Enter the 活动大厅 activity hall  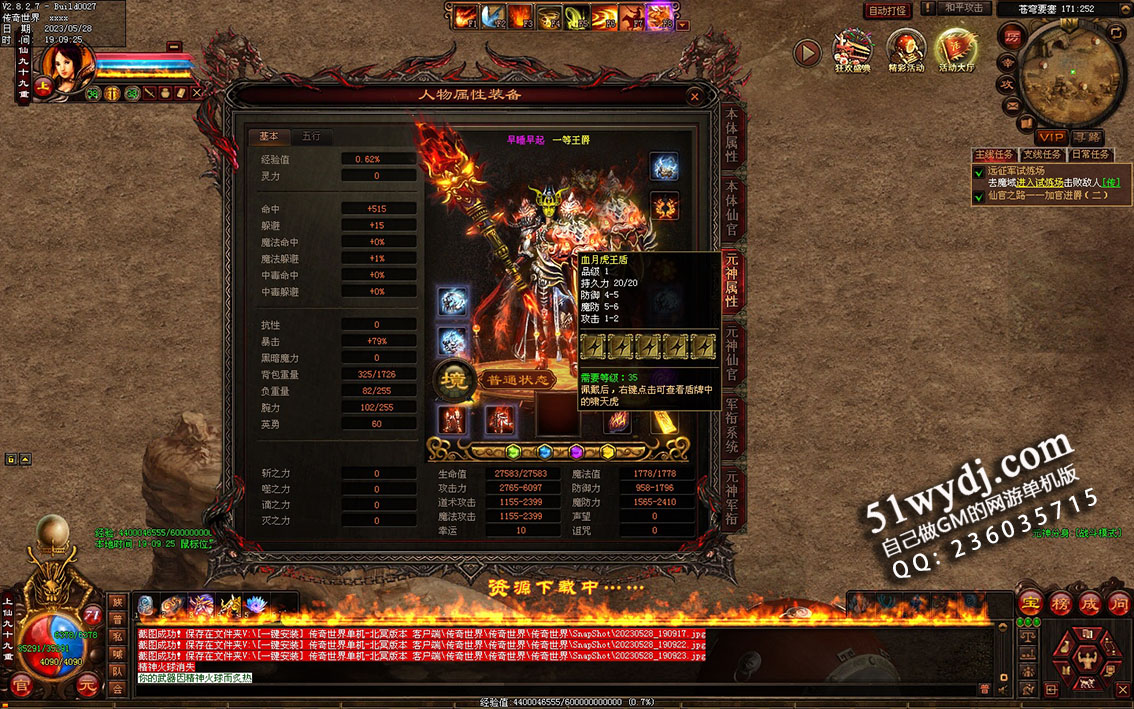[955, 51]
